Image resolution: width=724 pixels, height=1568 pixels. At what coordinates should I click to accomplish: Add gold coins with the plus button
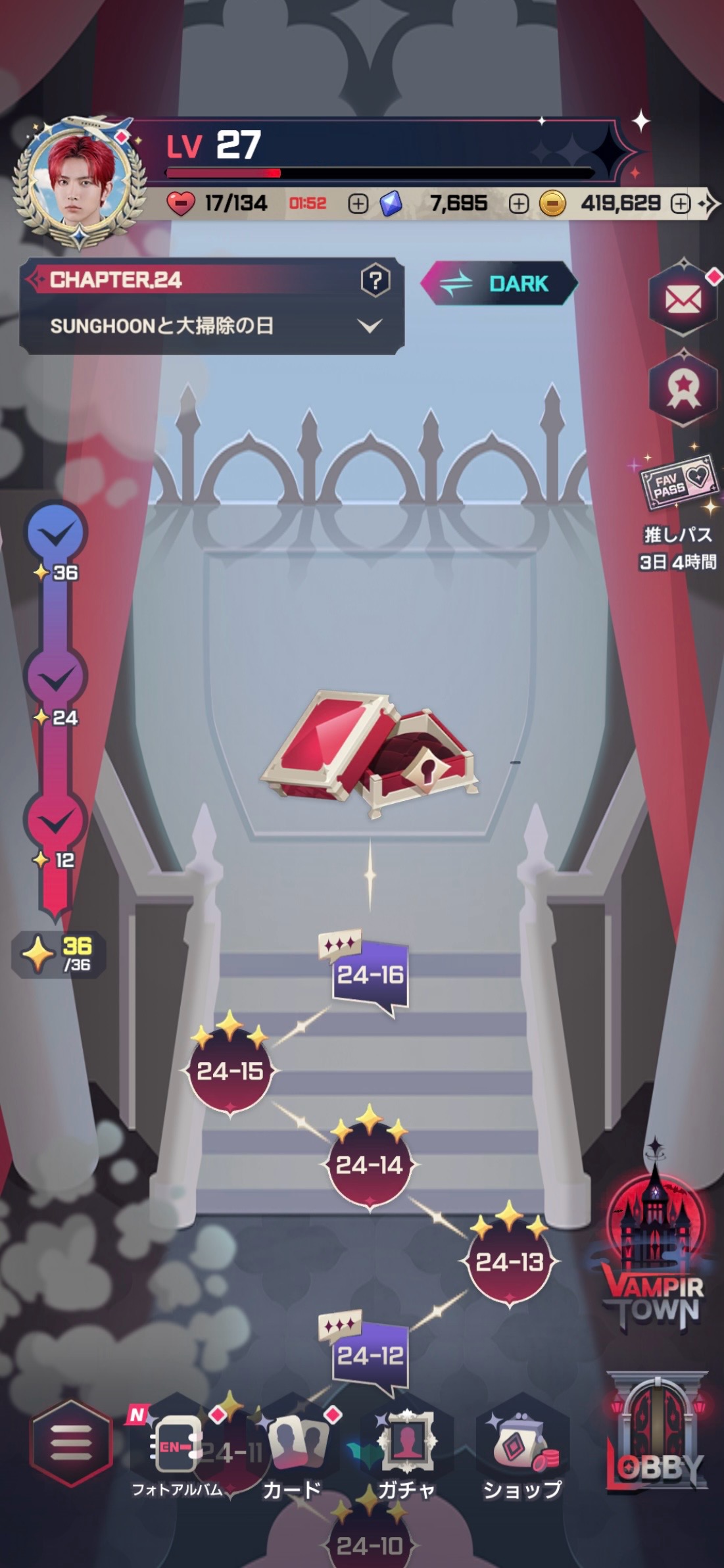pos(680,204)
